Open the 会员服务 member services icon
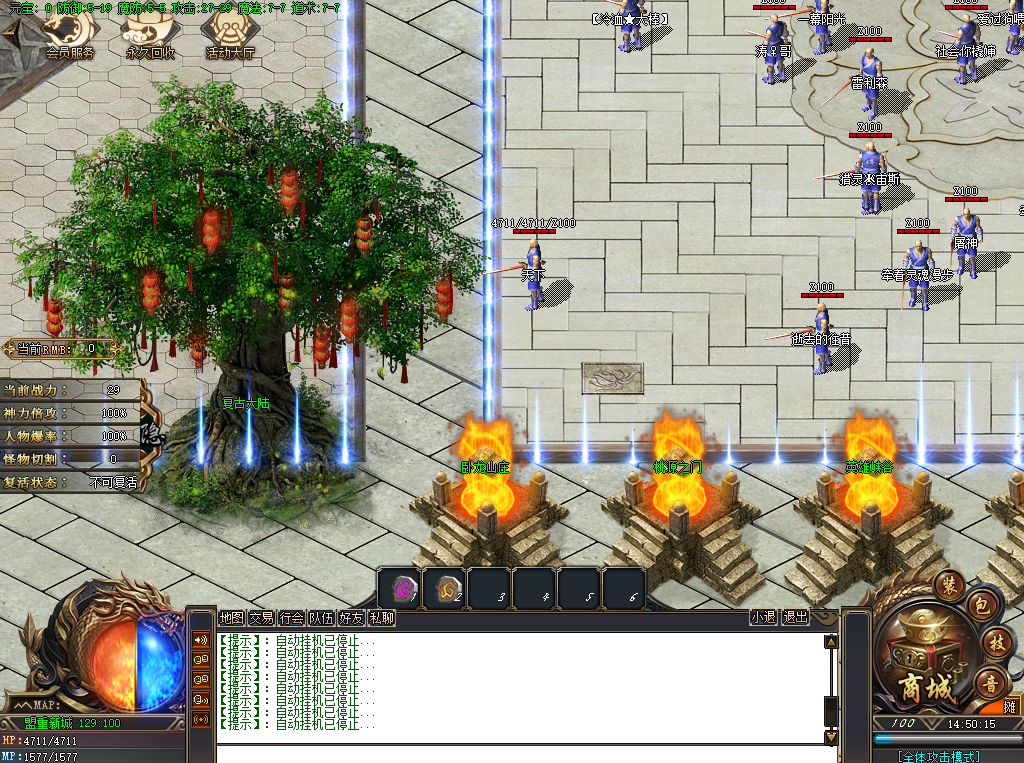This screenshot has height=763, width=1024. 70,36
